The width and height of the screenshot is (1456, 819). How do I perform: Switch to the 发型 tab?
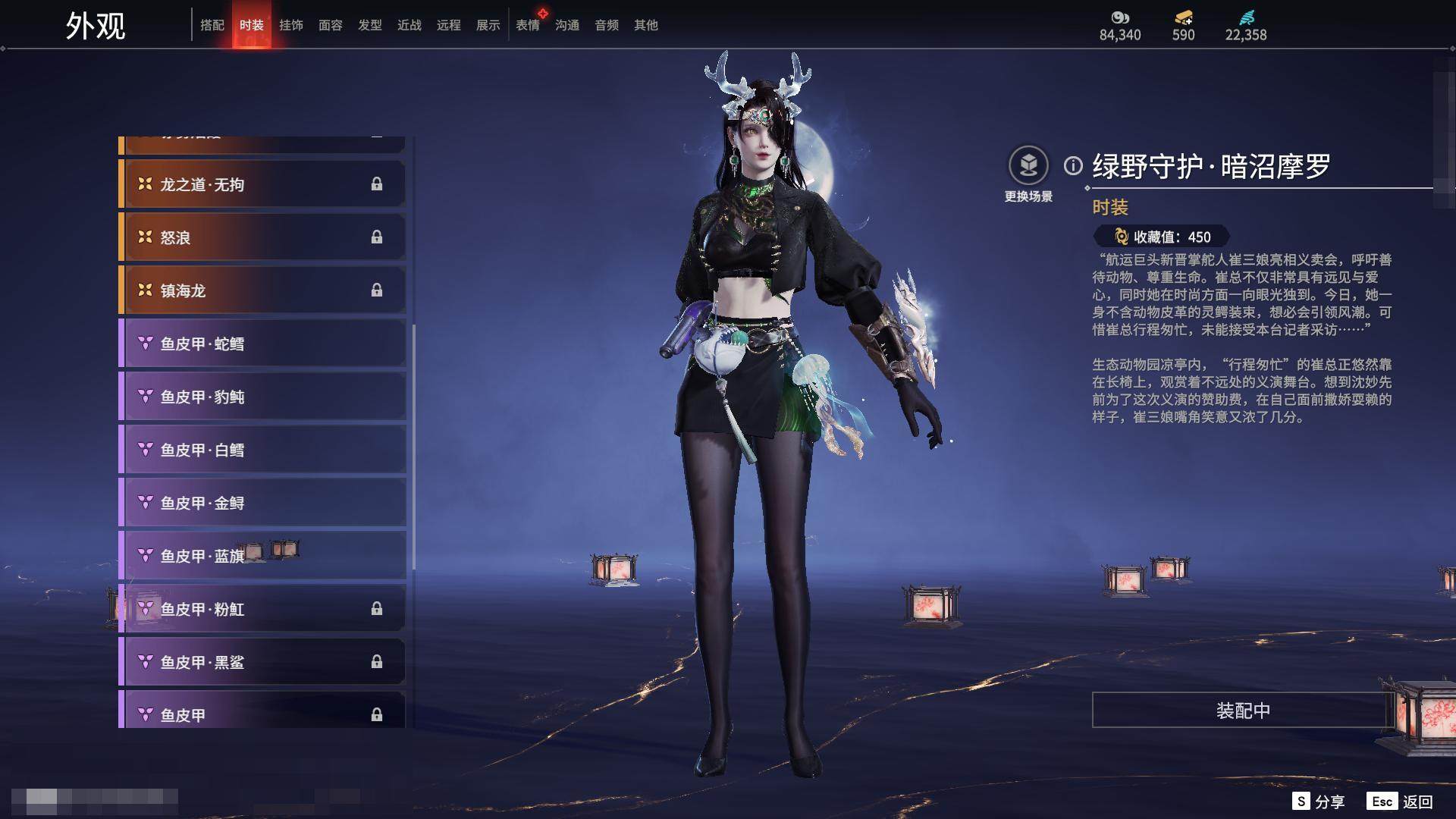point(370,25)
